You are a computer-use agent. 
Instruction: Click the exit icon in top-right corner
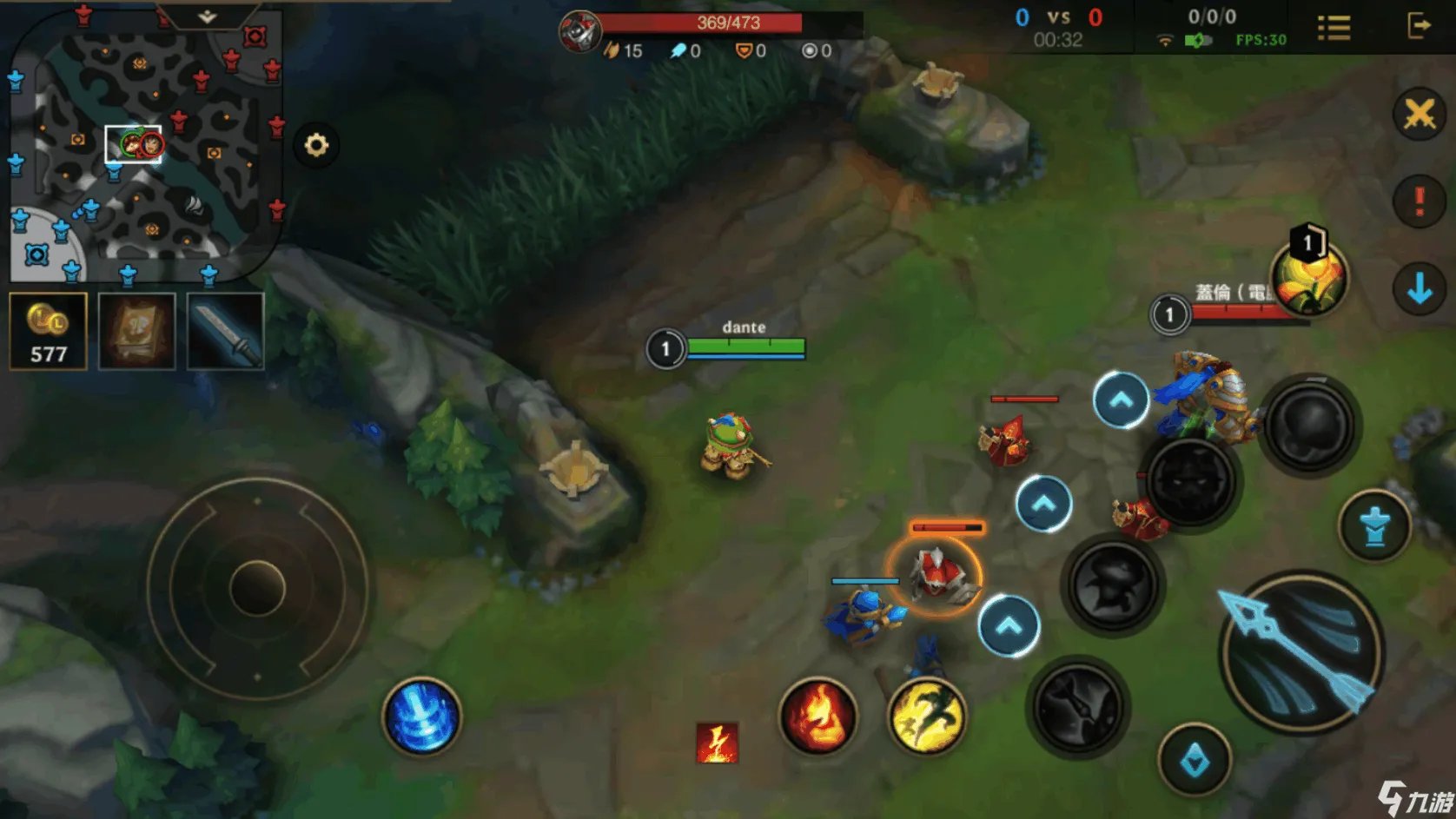click(x=1418, y=26)
